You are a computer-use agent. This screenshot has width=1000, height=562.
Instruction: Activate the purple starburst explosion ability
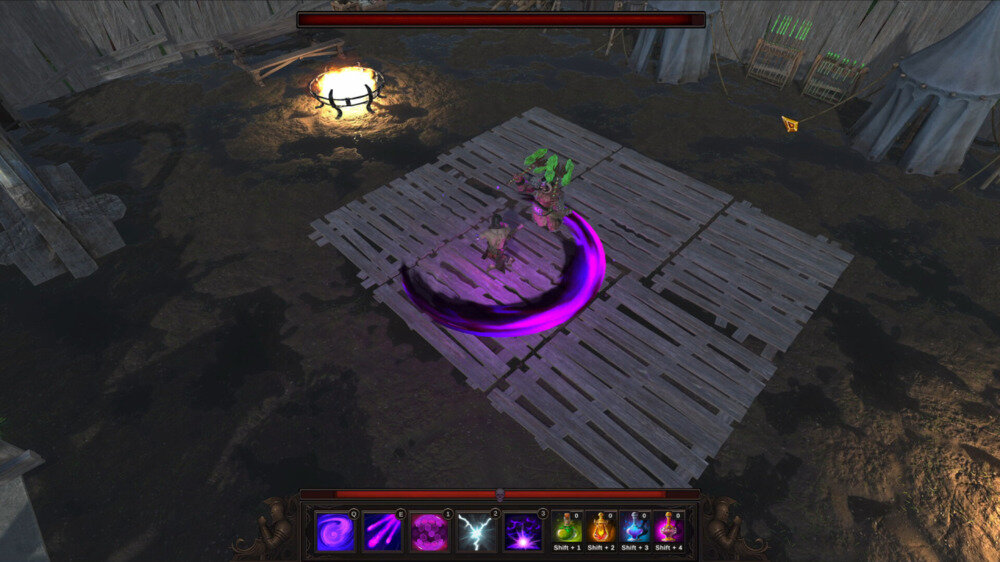522,532
